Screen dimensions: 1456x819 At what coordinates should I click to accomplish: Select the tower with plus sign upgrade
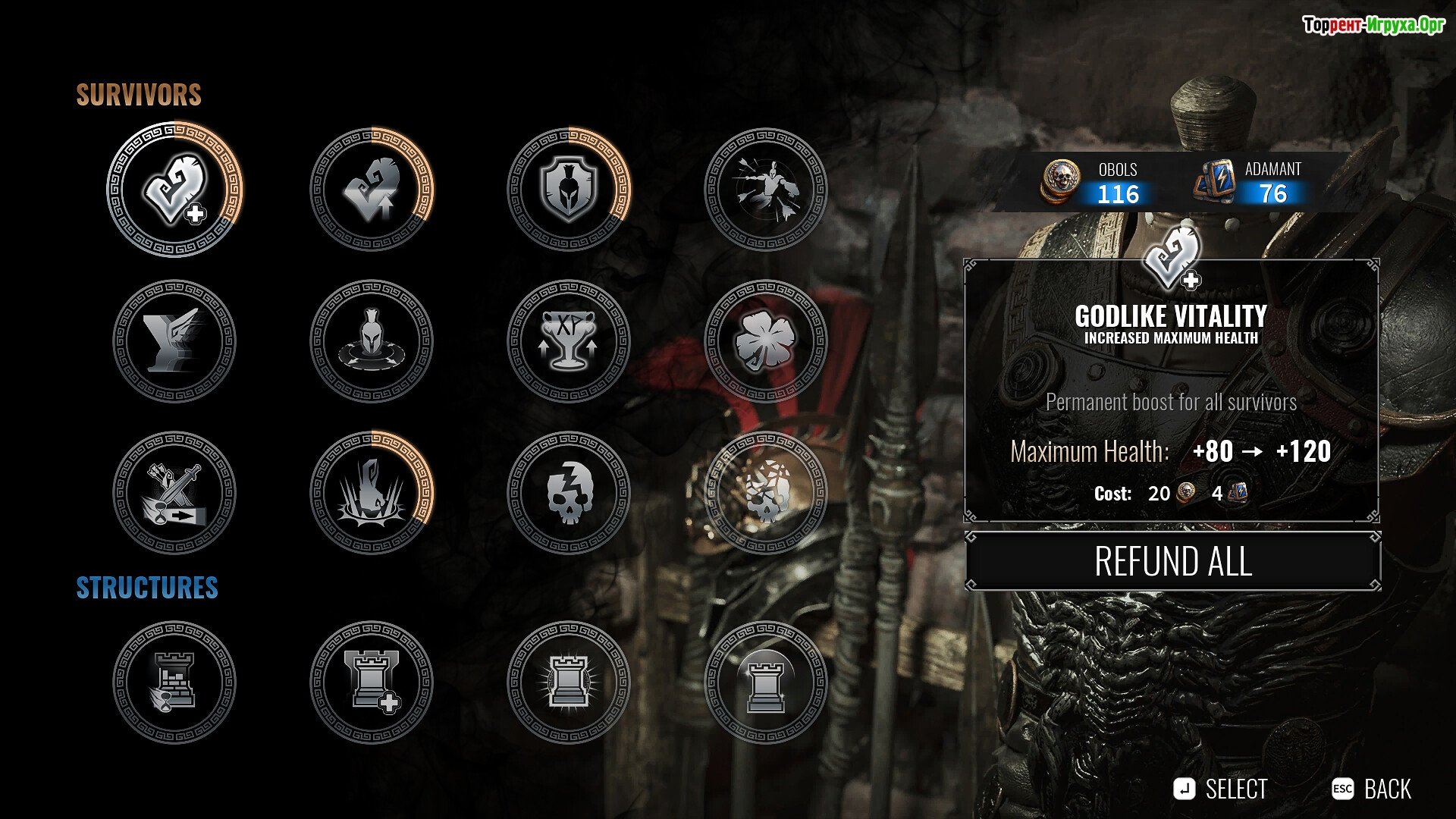pyautogui.click(x=372, y=682)
